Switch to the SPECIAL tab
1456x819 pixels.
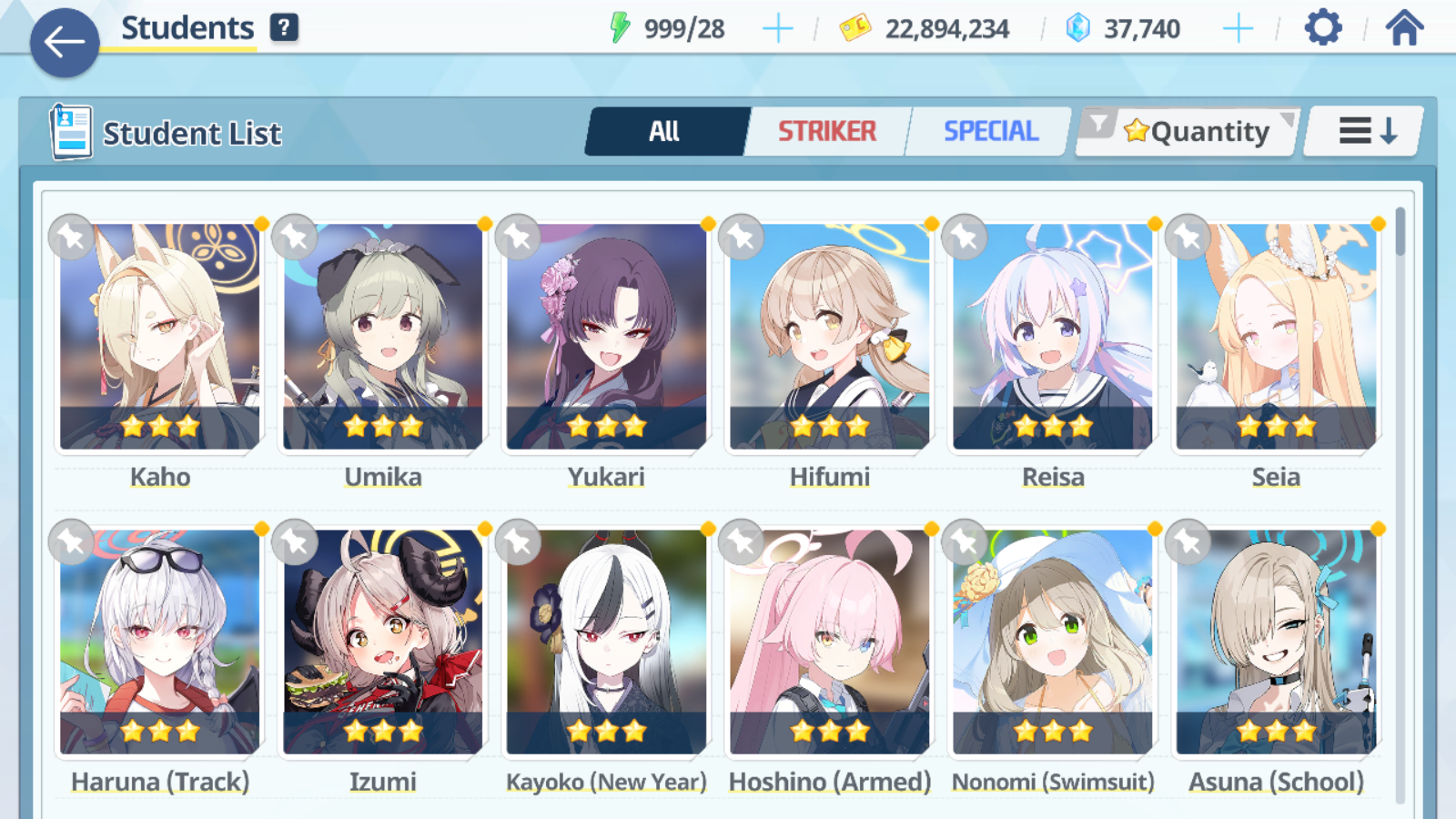[990, 131]
